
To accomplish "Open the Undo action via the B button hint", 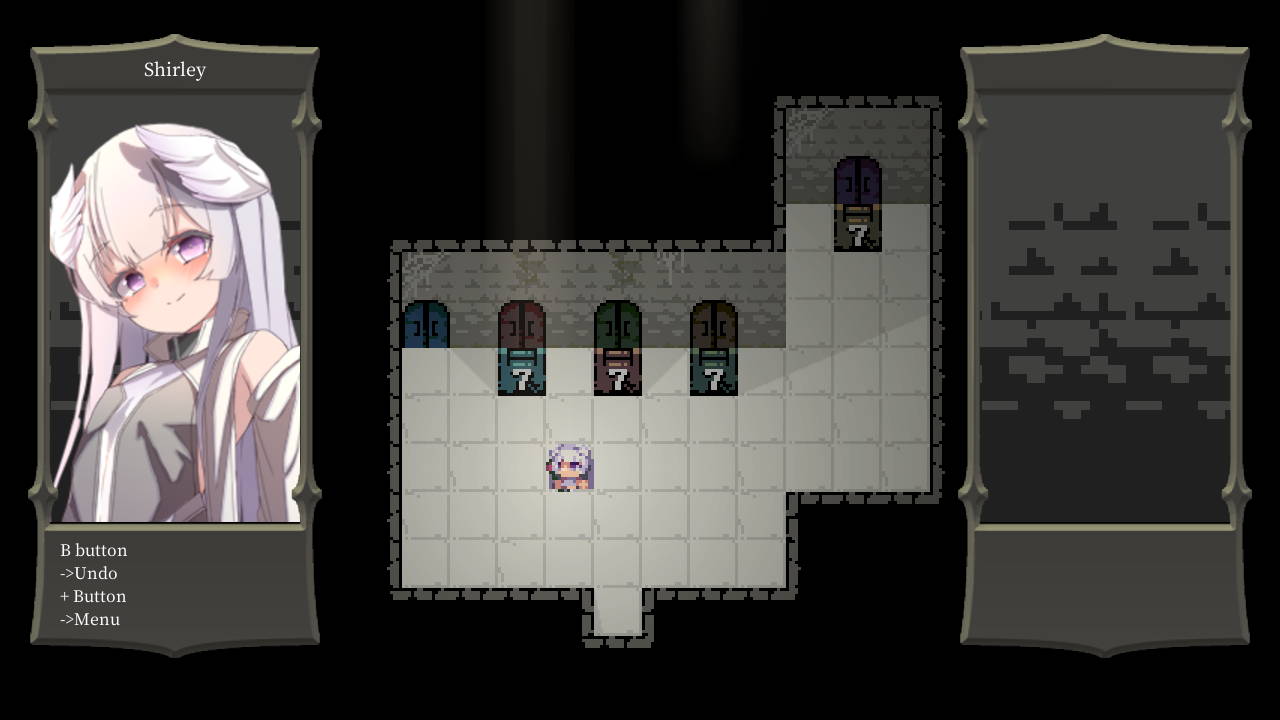I will [88, 573].
